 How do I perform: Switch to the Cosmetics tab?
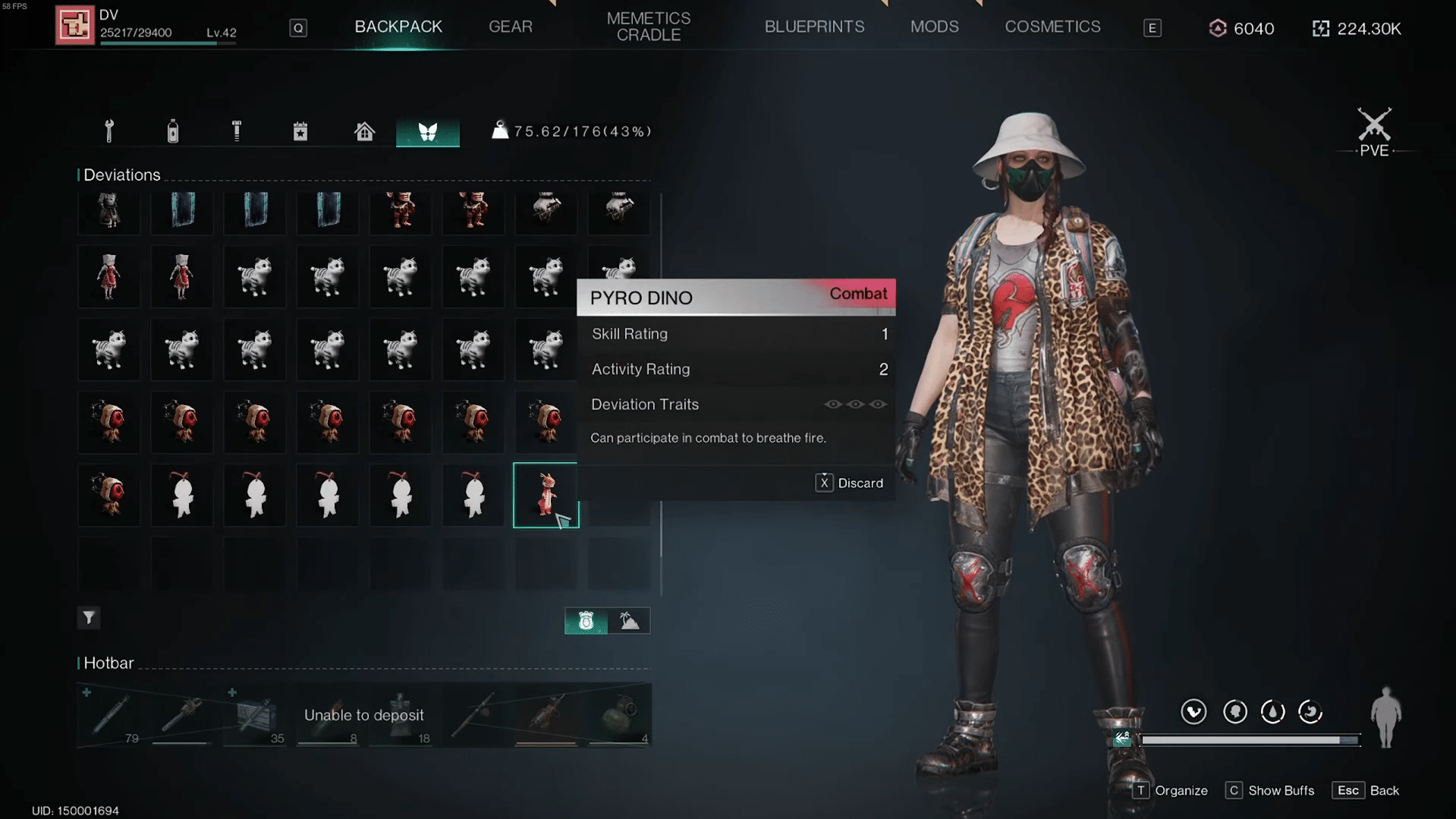(x=1052, y=27)
